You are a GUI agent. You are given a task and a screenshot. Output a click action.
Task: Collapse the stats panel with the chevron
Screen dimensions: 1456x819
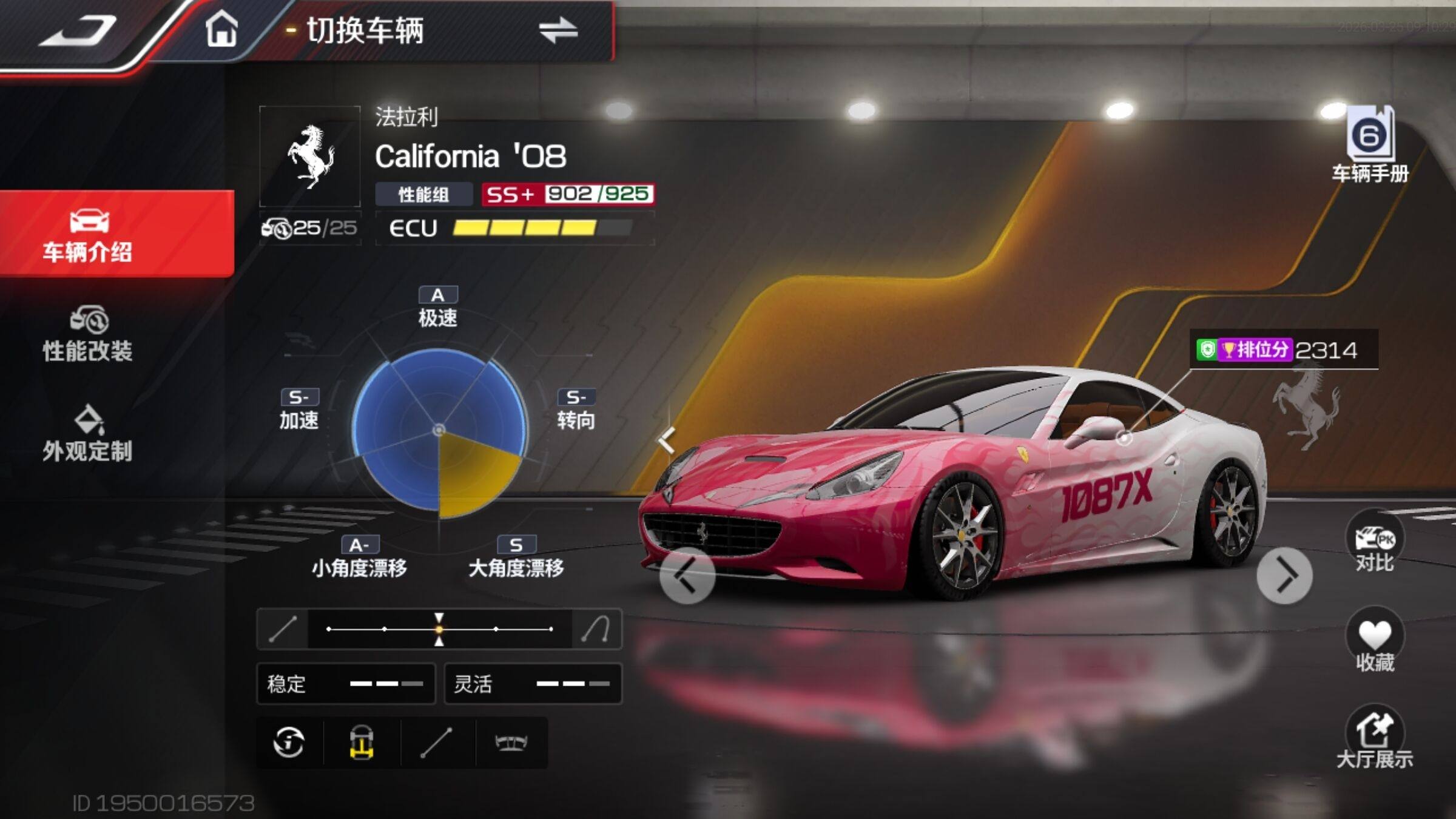(x=666, y=440)
